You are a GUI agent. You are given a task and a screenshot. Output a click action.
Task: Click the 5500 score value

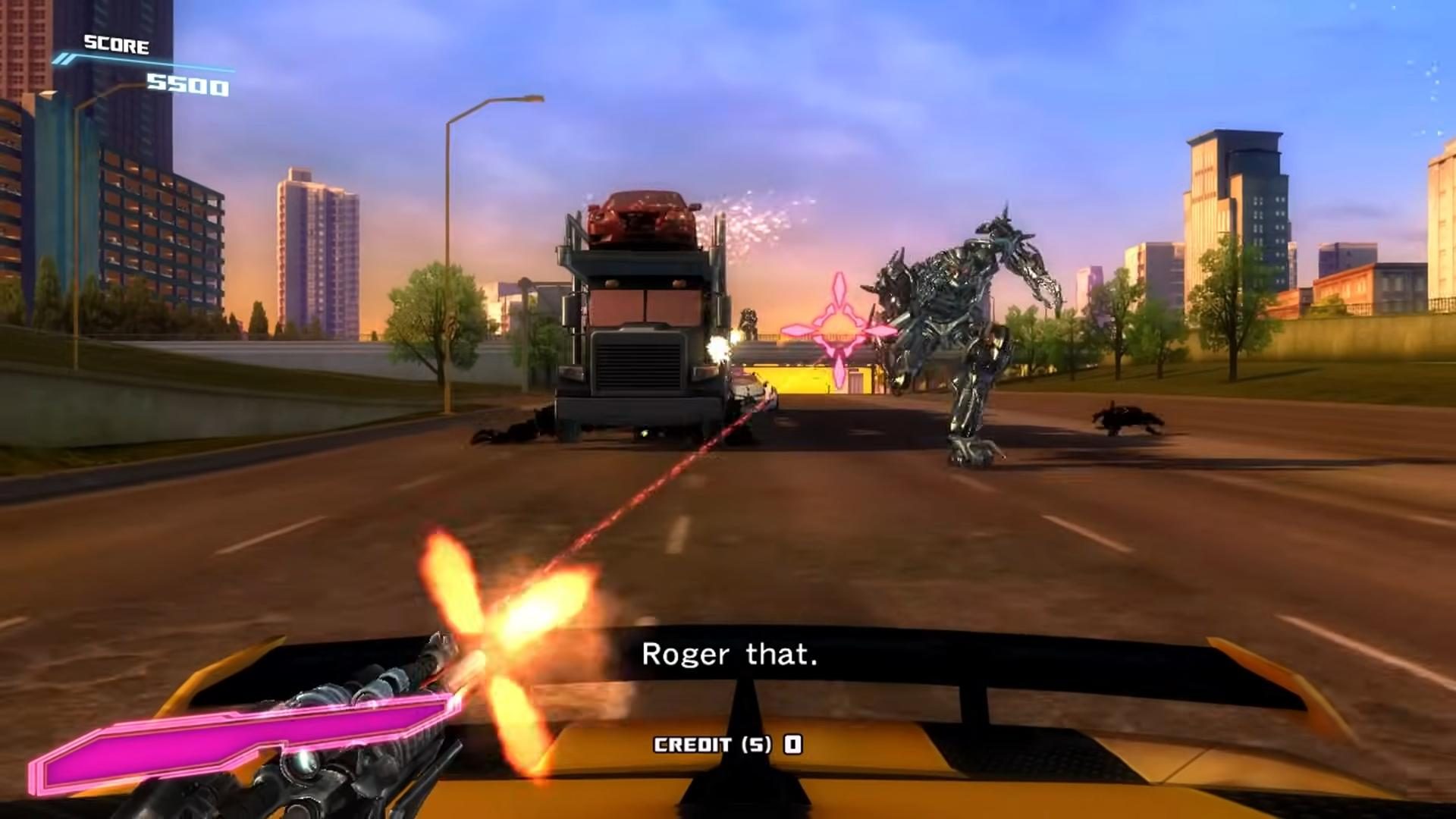tap(187, 86)
